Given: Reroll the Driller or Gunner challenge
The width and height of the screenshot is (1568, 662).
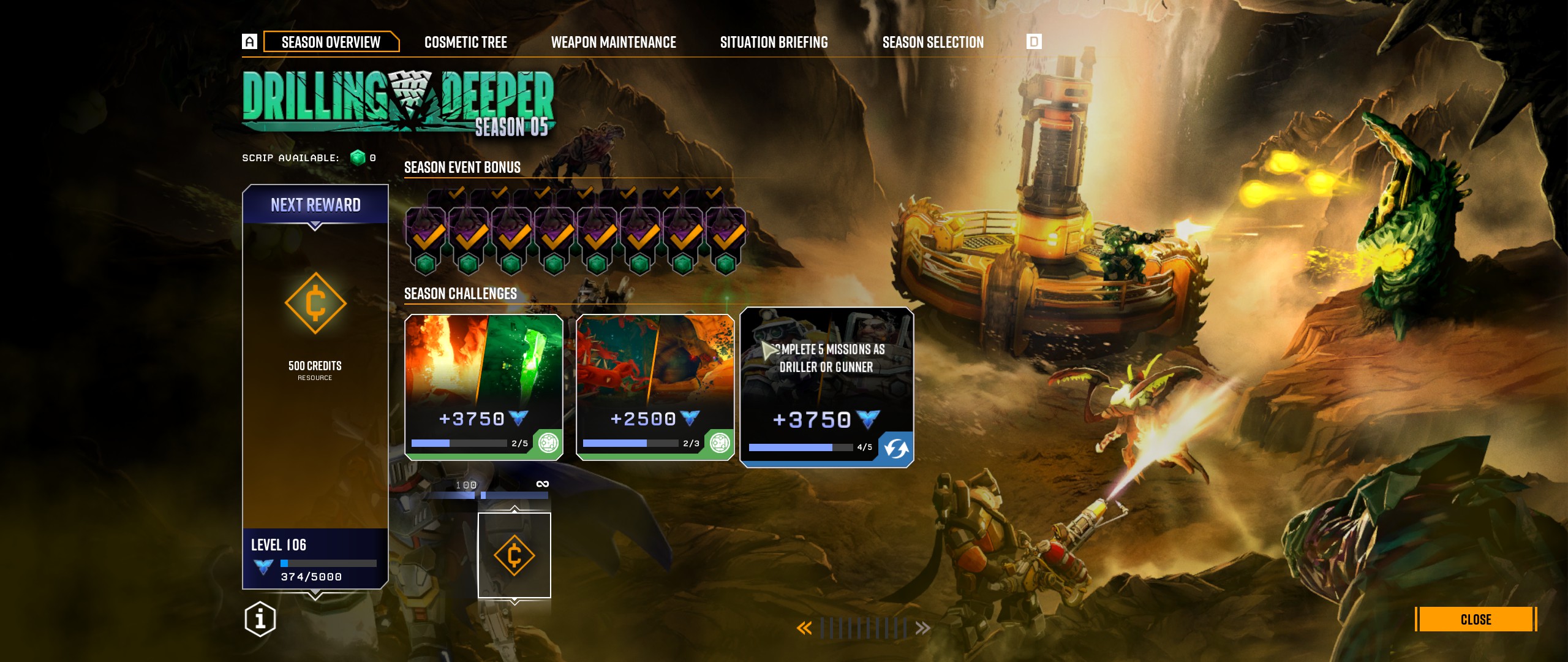Looking at the screenshot, I should click(896, 449).
